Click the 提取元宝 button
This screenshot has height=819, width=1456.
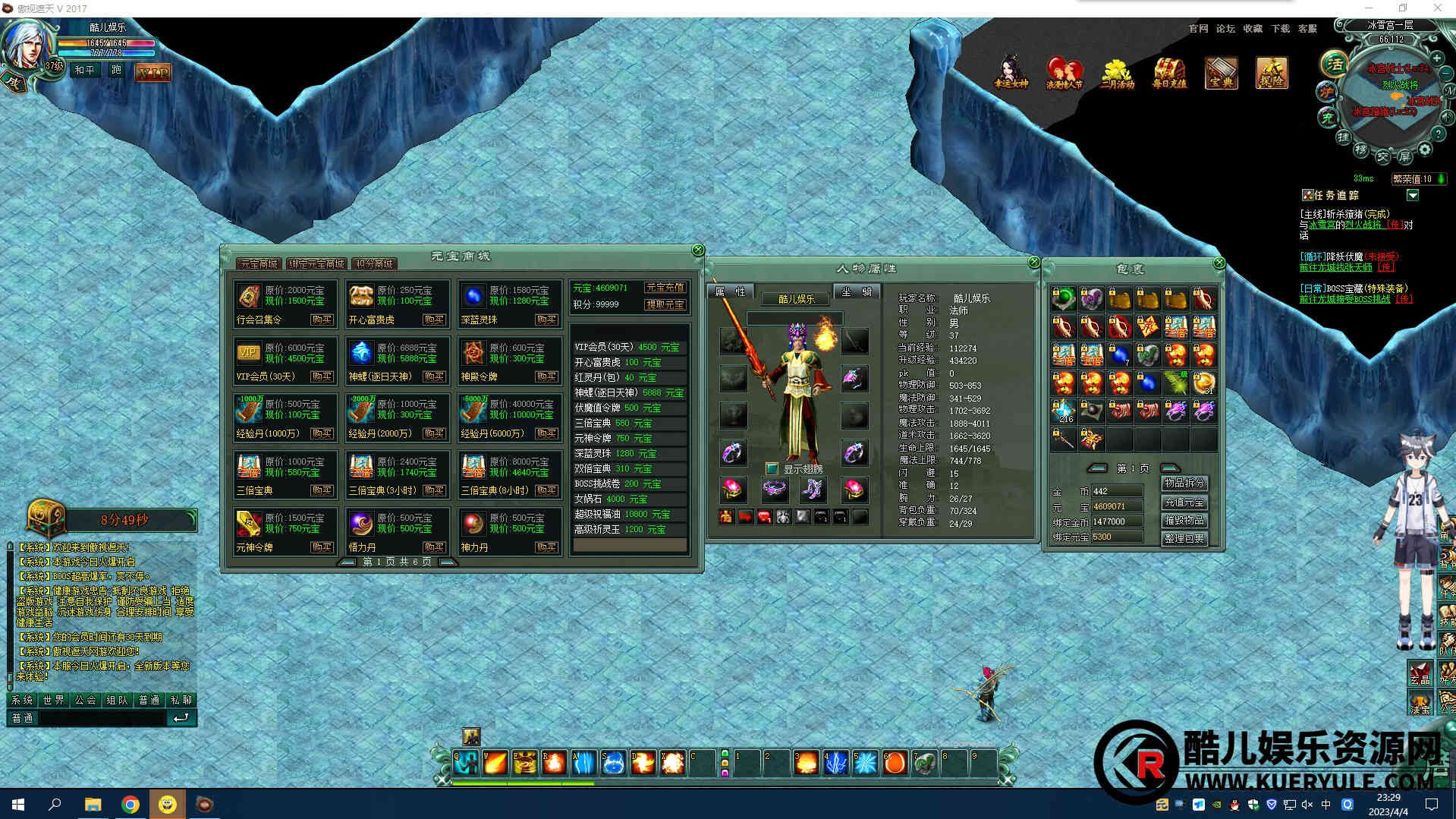665,304
